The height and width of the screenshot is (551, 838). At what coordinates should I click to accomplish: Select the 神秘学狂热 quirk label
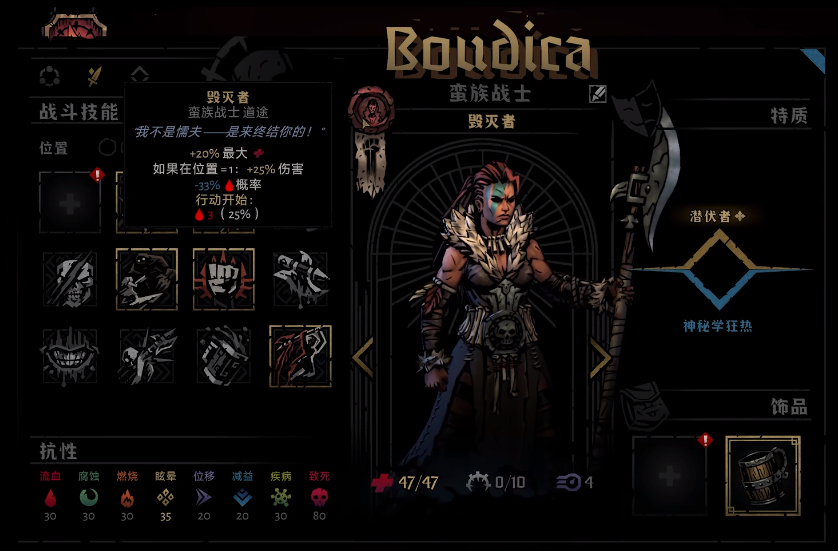(x=716, y=326)
